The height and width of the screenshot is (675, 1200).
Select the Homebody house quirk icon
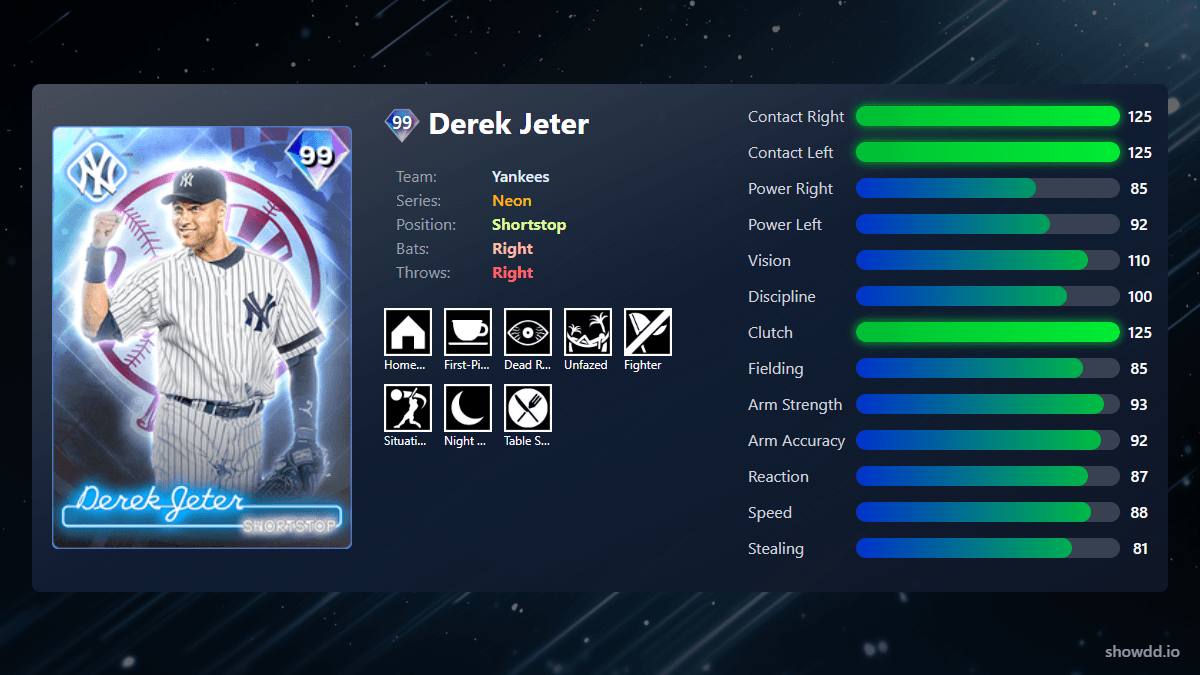click(408, 332)
